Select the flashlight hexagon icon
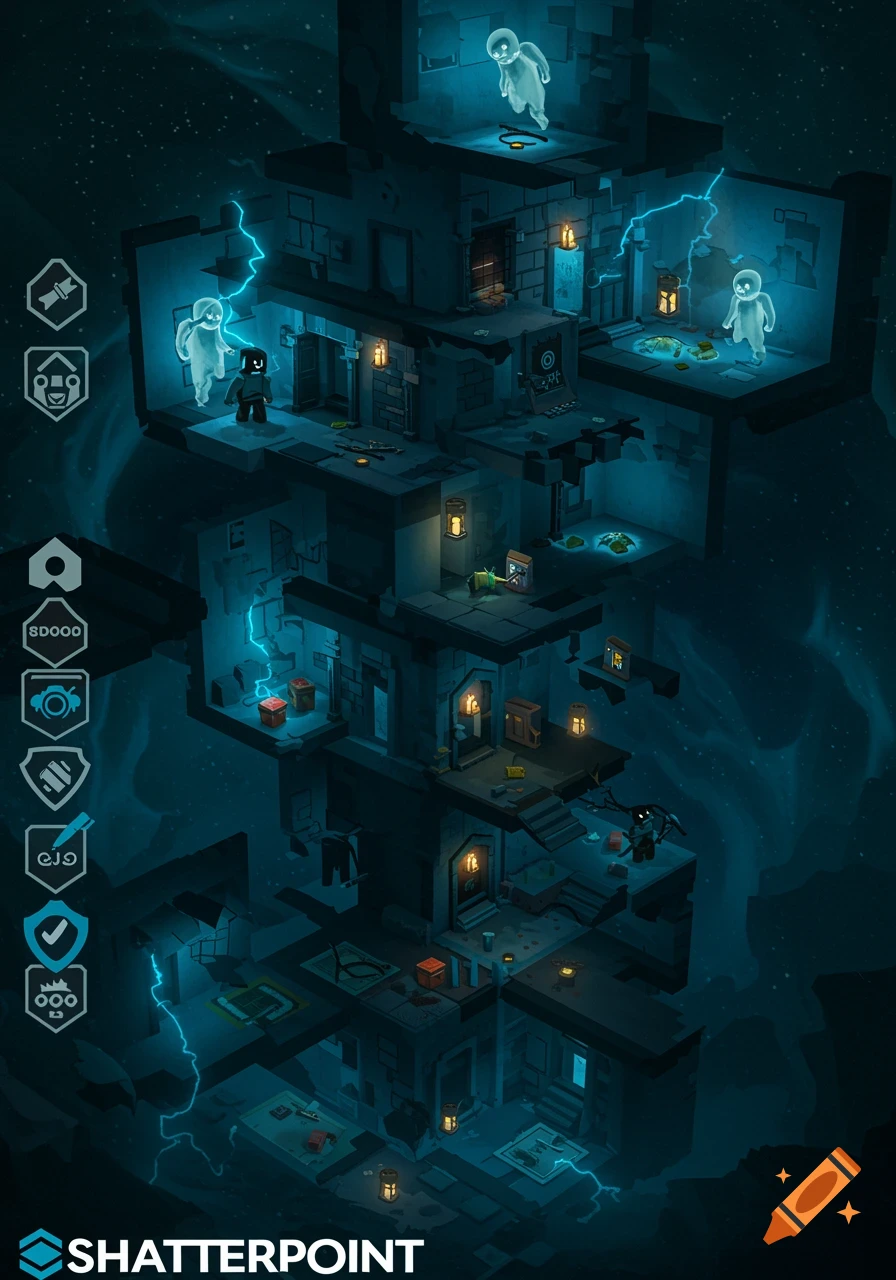 [x=56, y=294]
